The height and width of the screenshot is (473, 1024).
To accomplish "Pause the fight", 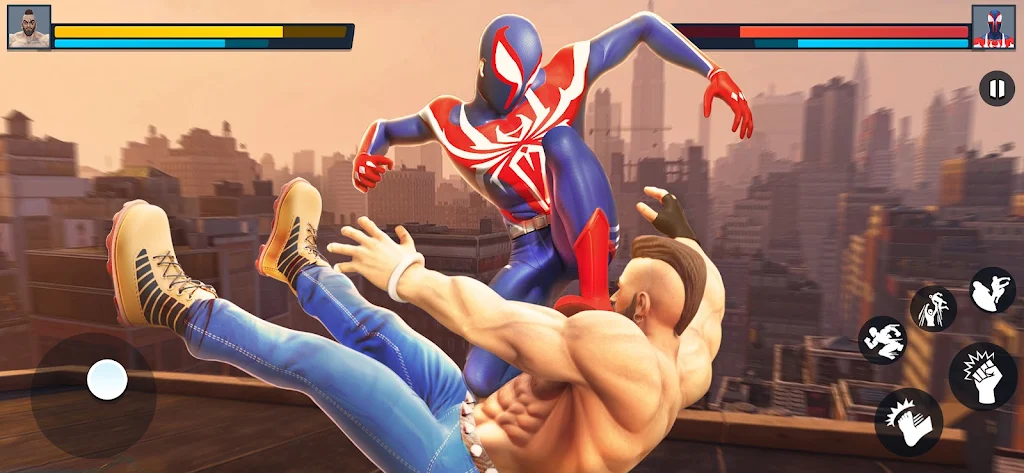I will pyautogui.click(x=996, y=88).
